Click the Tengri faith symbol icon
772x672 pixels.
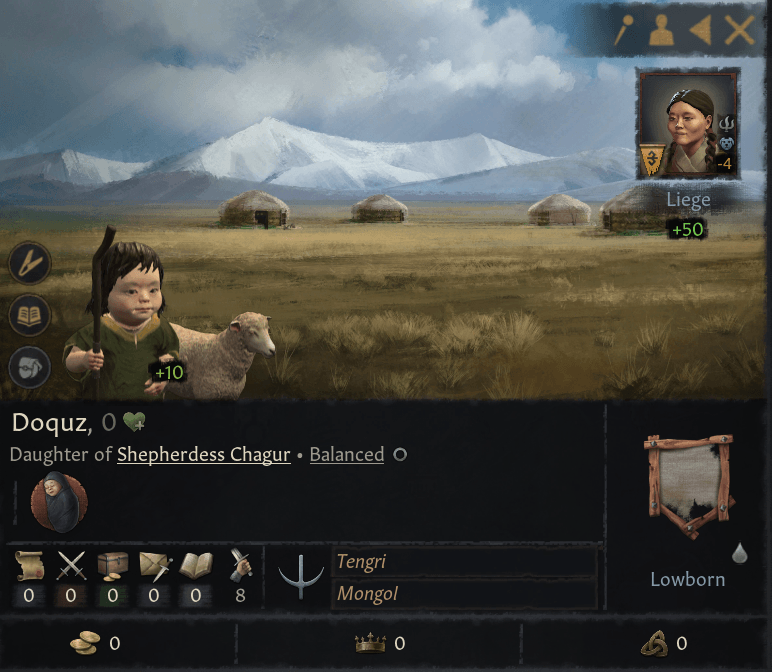[x=298, y=577]
